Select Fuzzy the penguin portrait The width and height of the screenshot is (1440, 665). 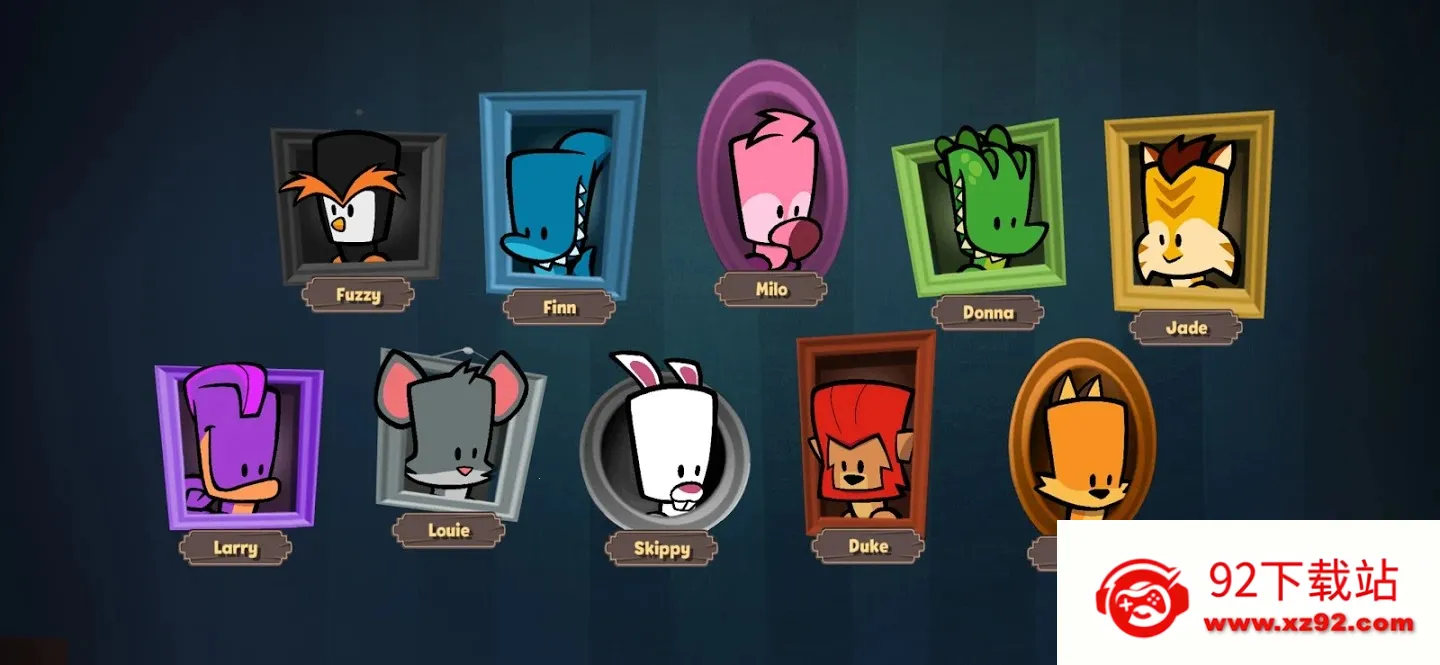point(357,205)
